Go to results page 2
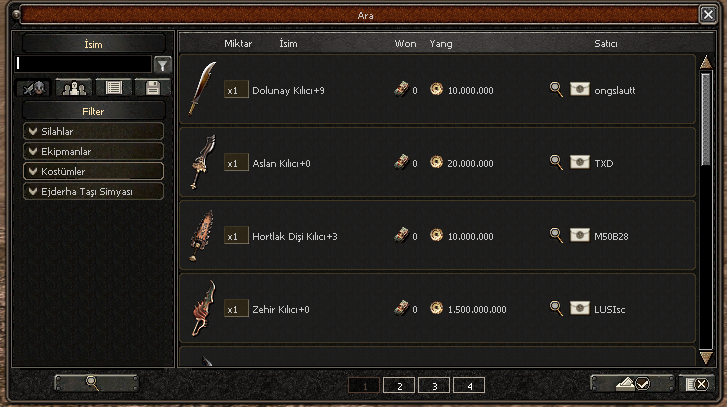Image resolution: width=727 pixels, height=407 pixels. click(398, 385)
